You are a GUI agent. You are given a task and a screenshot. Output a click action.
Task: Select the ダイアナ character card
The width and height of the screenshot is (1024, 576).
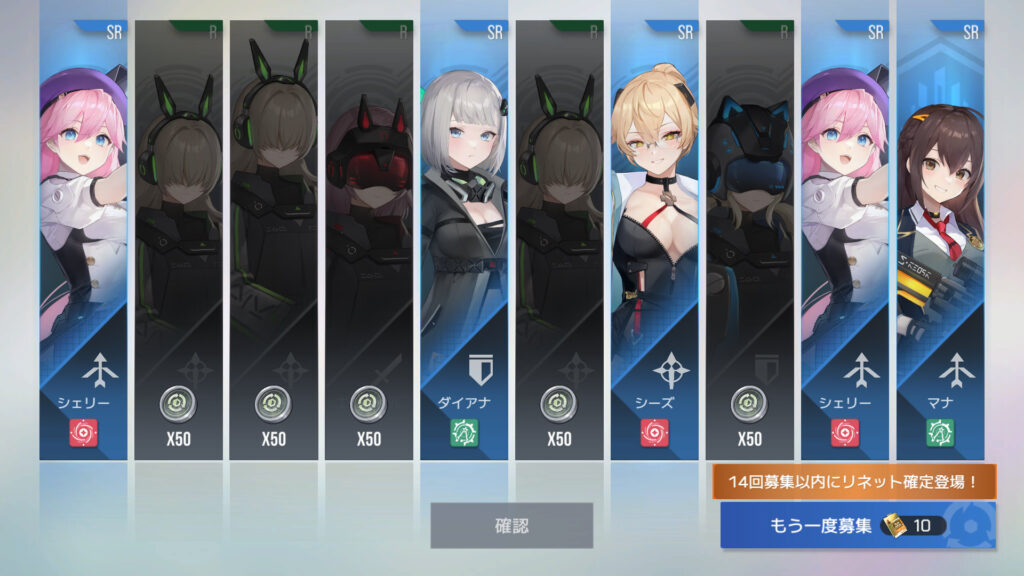tap(464, 240)
